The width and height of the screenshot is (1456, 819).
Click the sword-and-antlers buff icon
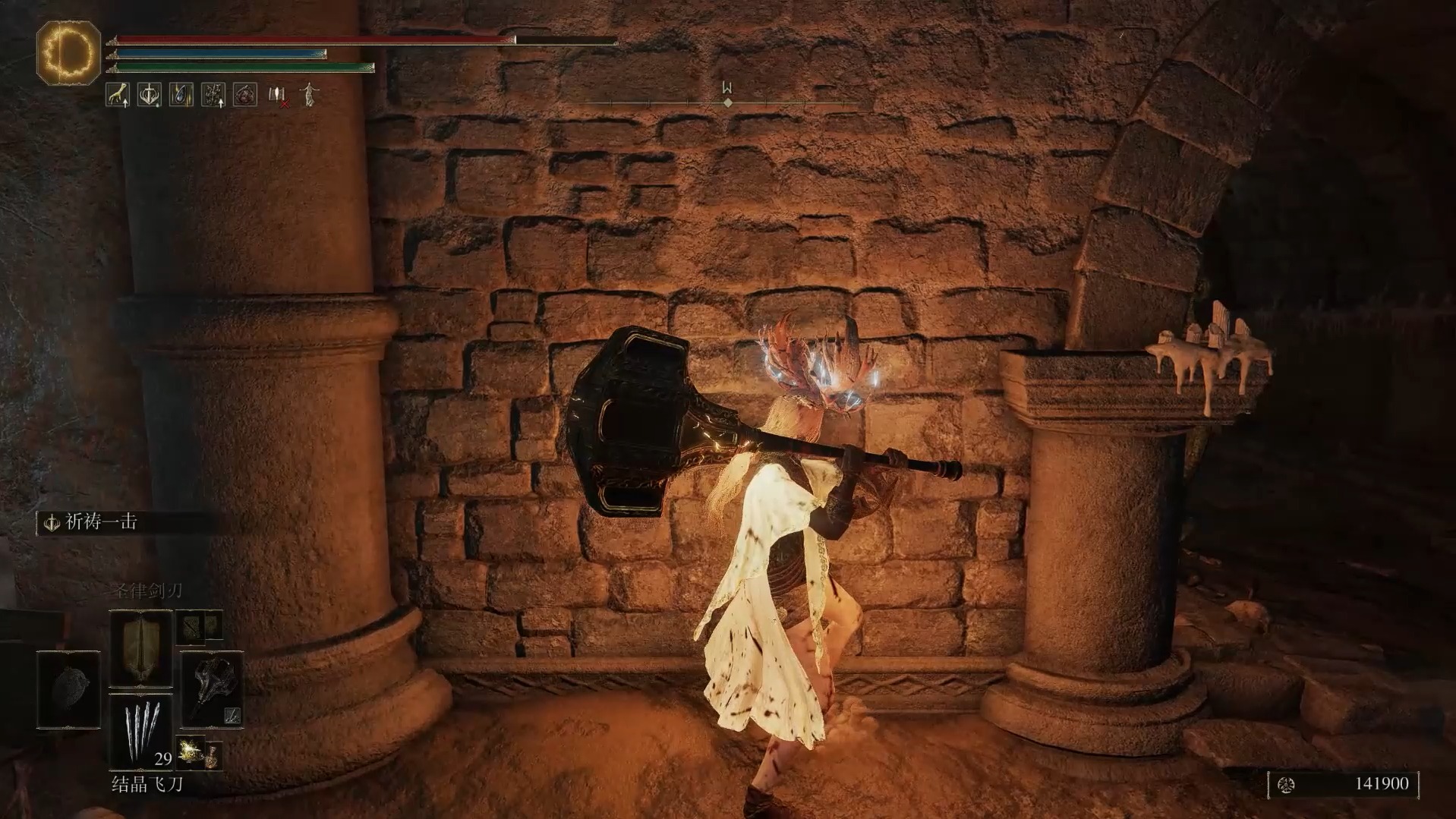(x=150, y=95)
